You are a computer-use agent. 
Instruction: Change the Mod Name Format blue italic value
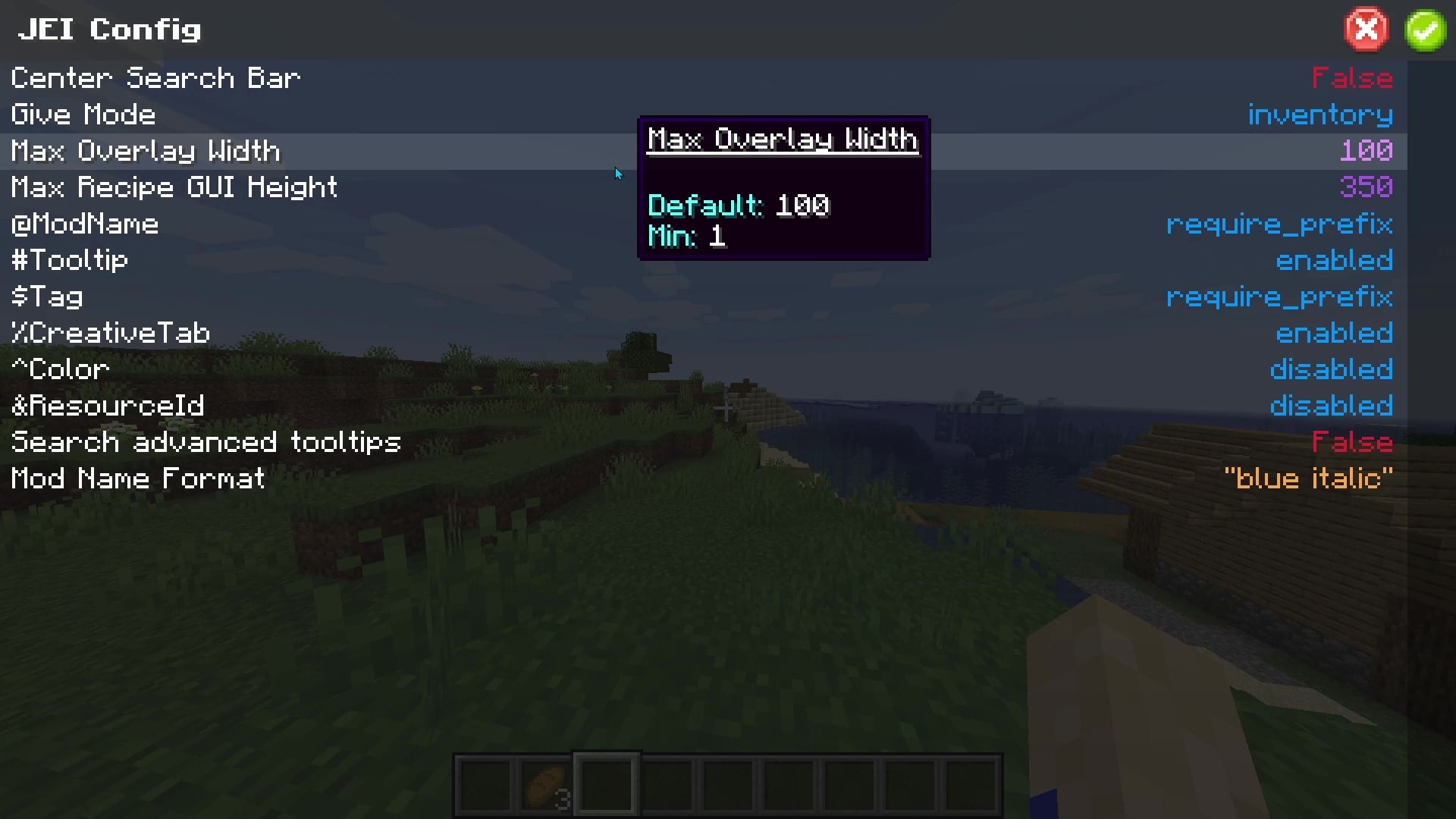point(1310,479)
